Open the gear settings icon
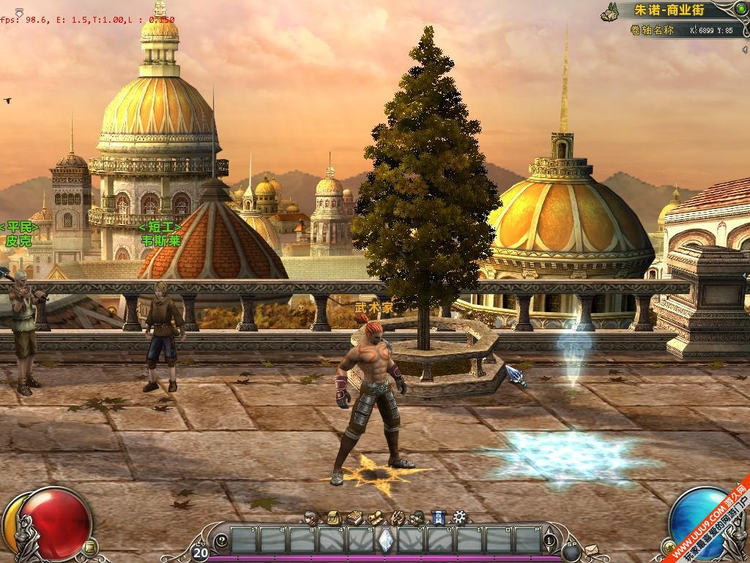Screen dimensions: 750x563 point(460,517)
